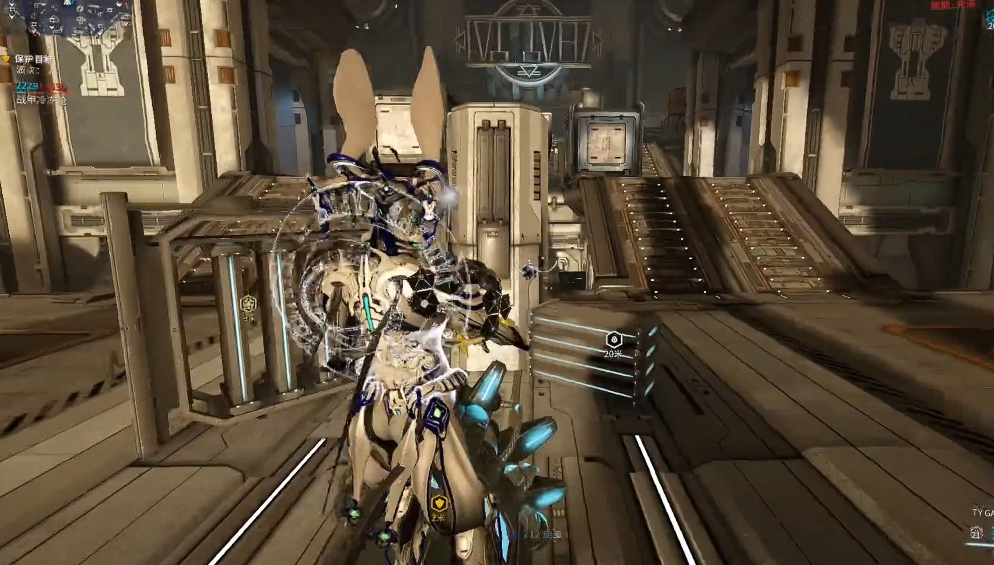Select the round icon showing number 21
This screenshot has width=994, height=565.
976,535
